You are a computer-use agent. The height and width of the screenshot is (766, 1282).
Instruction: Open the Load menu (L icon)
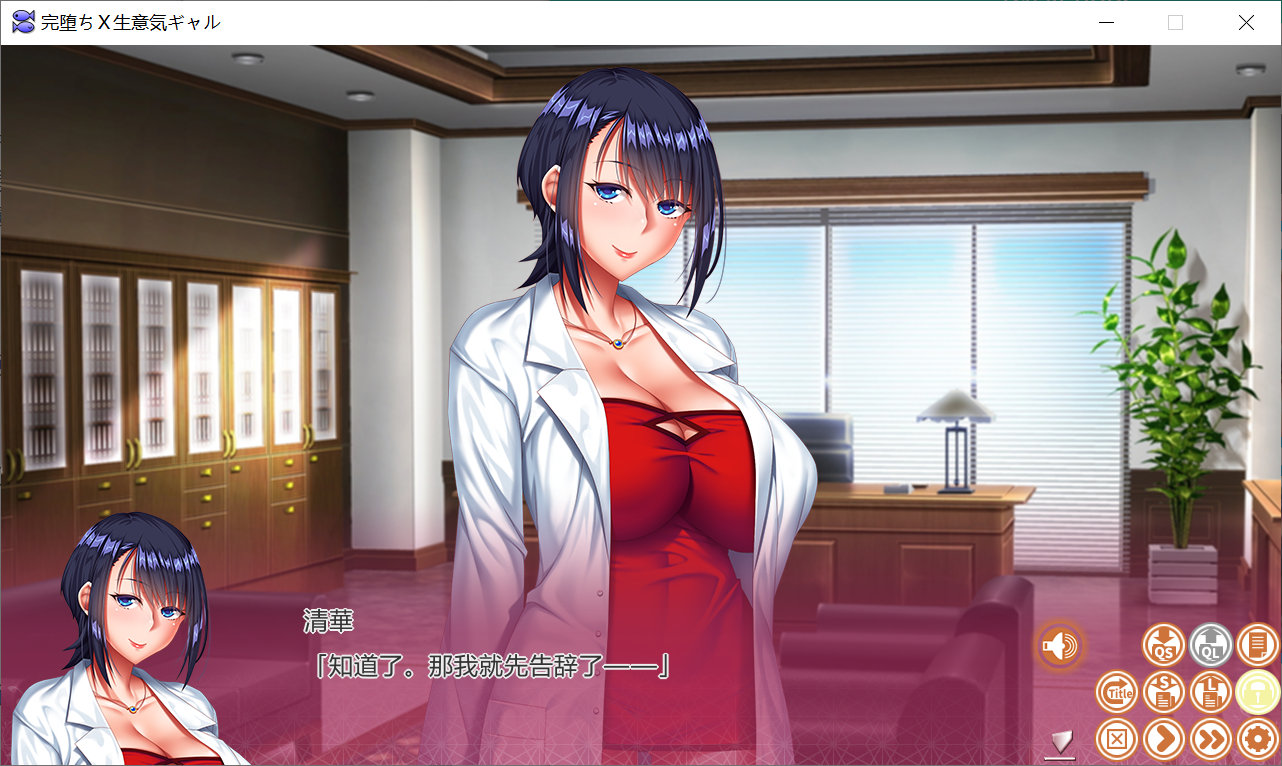[1210, 692]
